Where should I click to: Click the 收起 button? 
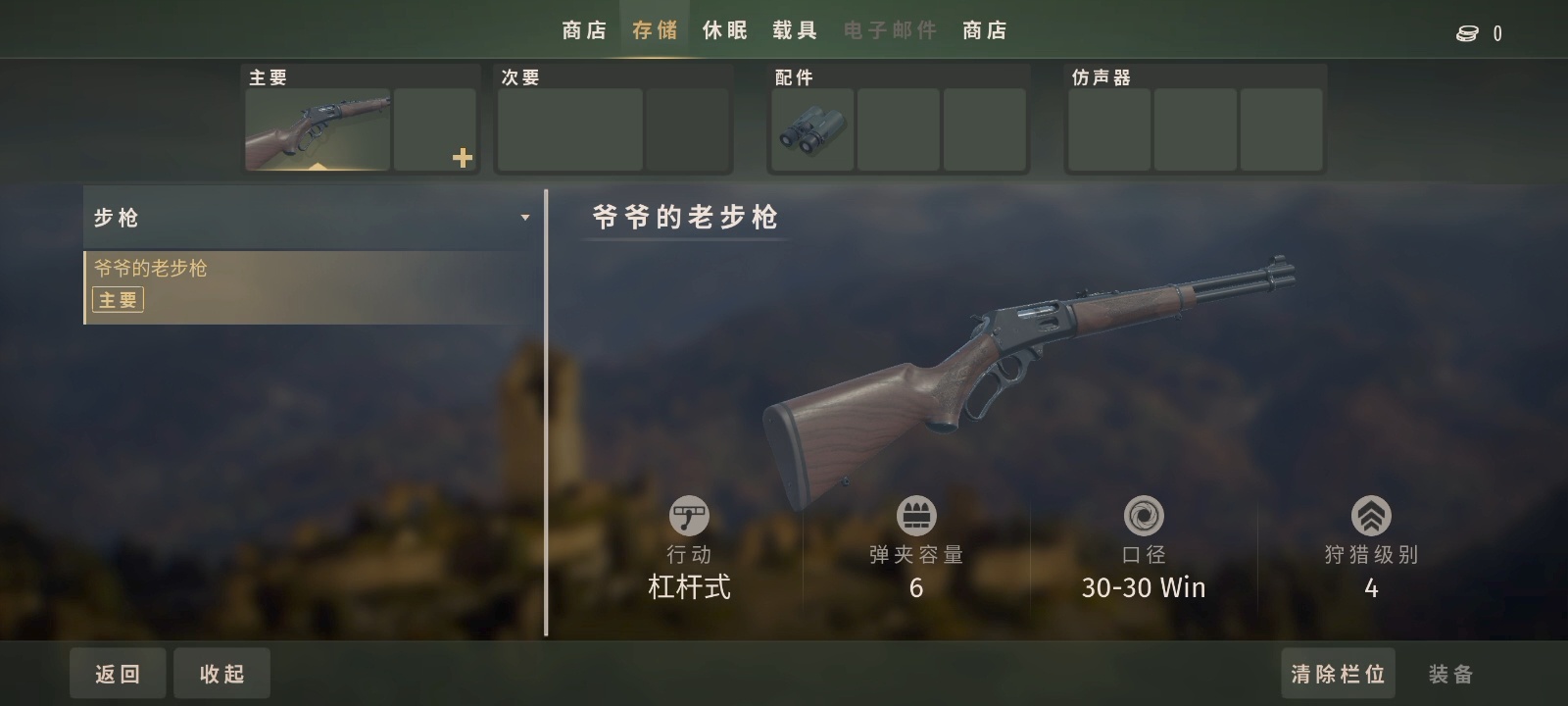[221, 674]
